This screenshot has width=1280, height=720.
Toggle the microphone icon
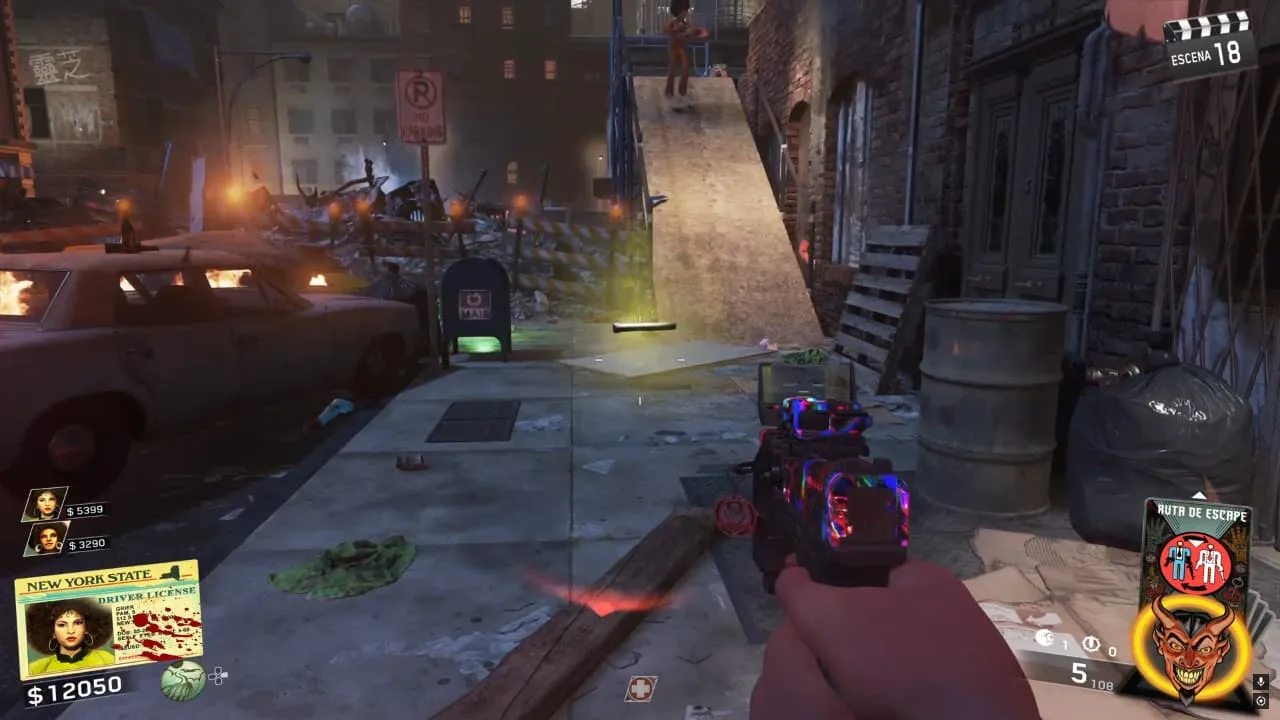pos(1261,682)
